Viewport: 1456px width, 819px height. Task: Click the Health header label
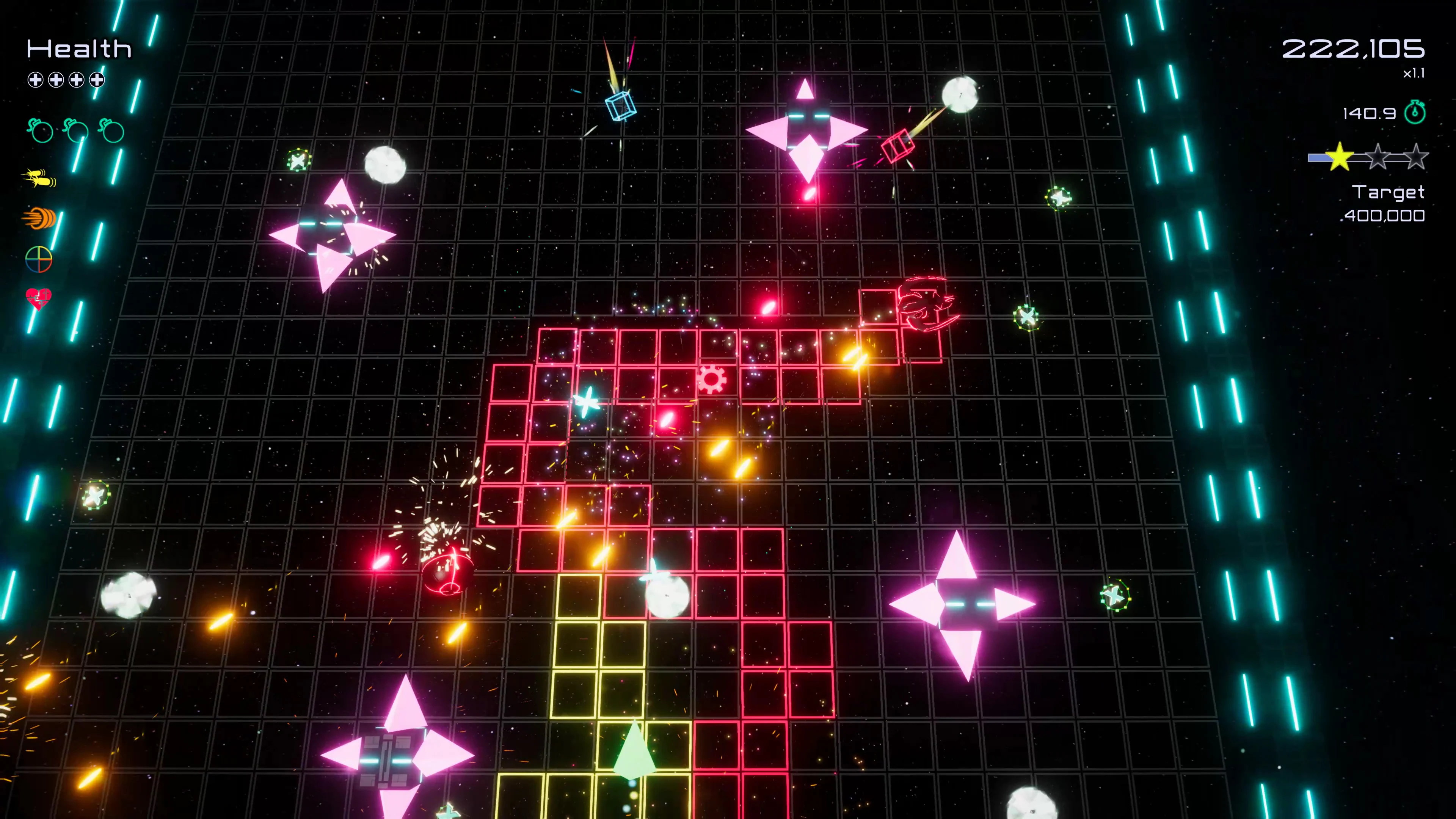coord(78,49)
